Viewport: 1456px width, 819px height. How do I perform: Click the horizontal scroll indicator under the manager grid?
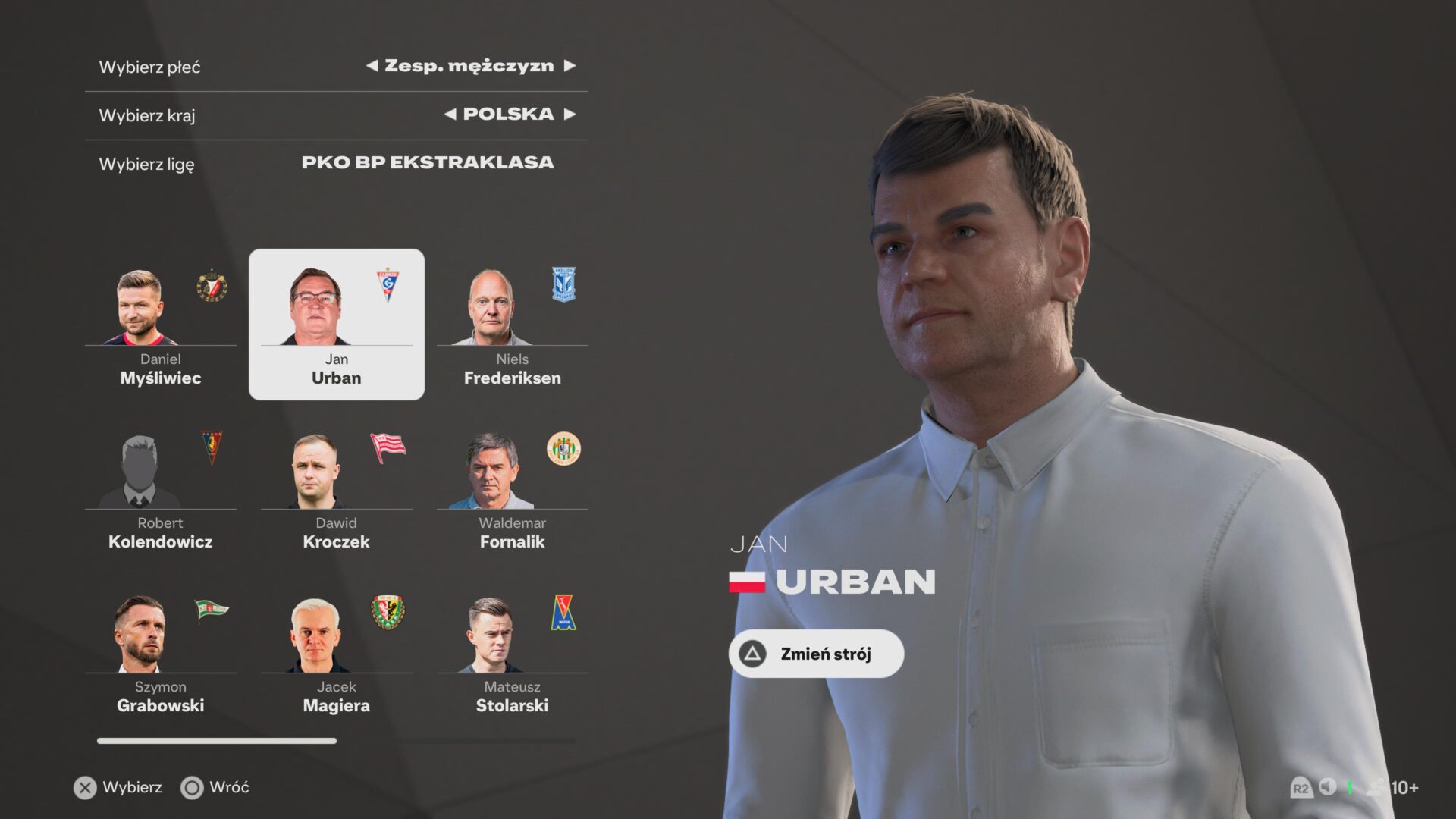pyautogui.click(x=216, y=739)
